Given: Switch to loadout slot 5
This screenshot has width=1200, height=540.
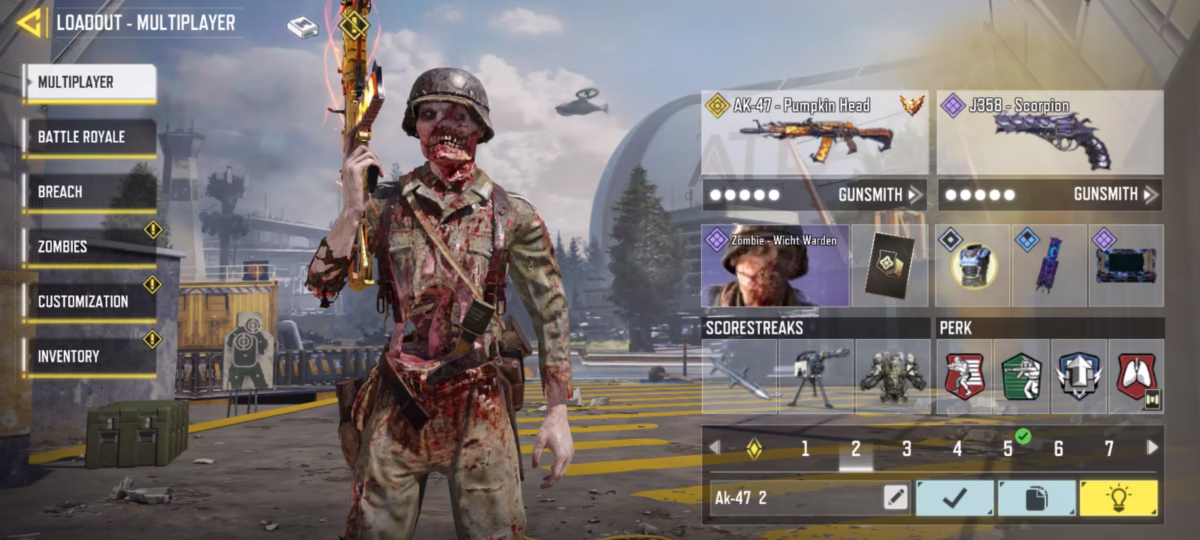Looking at the screenshot, I should click(x=1008, y=449).
